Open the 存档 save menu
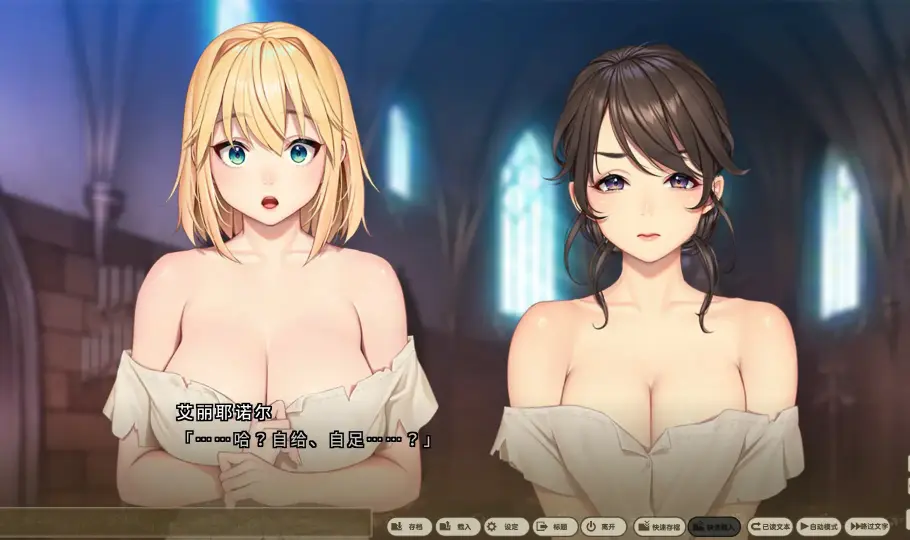This screenshot has height=540, width=910. point(410,526)
